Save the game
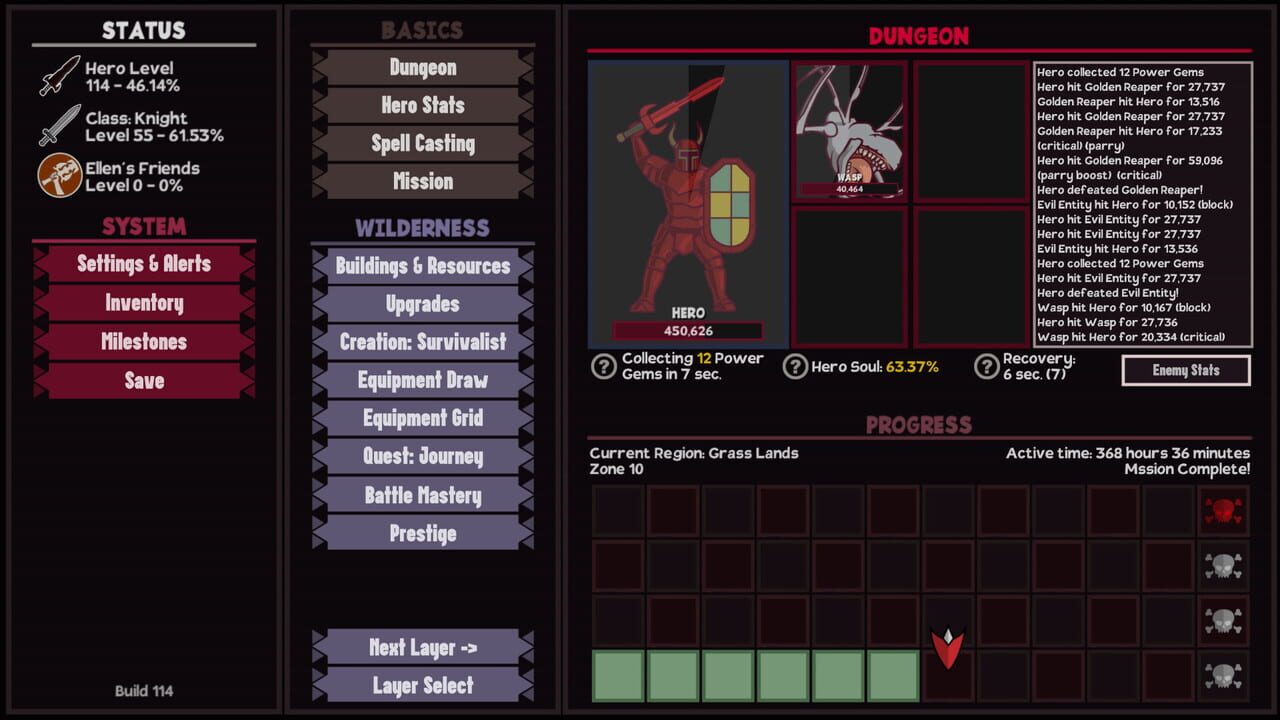Image resolution: width=1280 pixels, height=720 pixels. (x=142, y=380)
